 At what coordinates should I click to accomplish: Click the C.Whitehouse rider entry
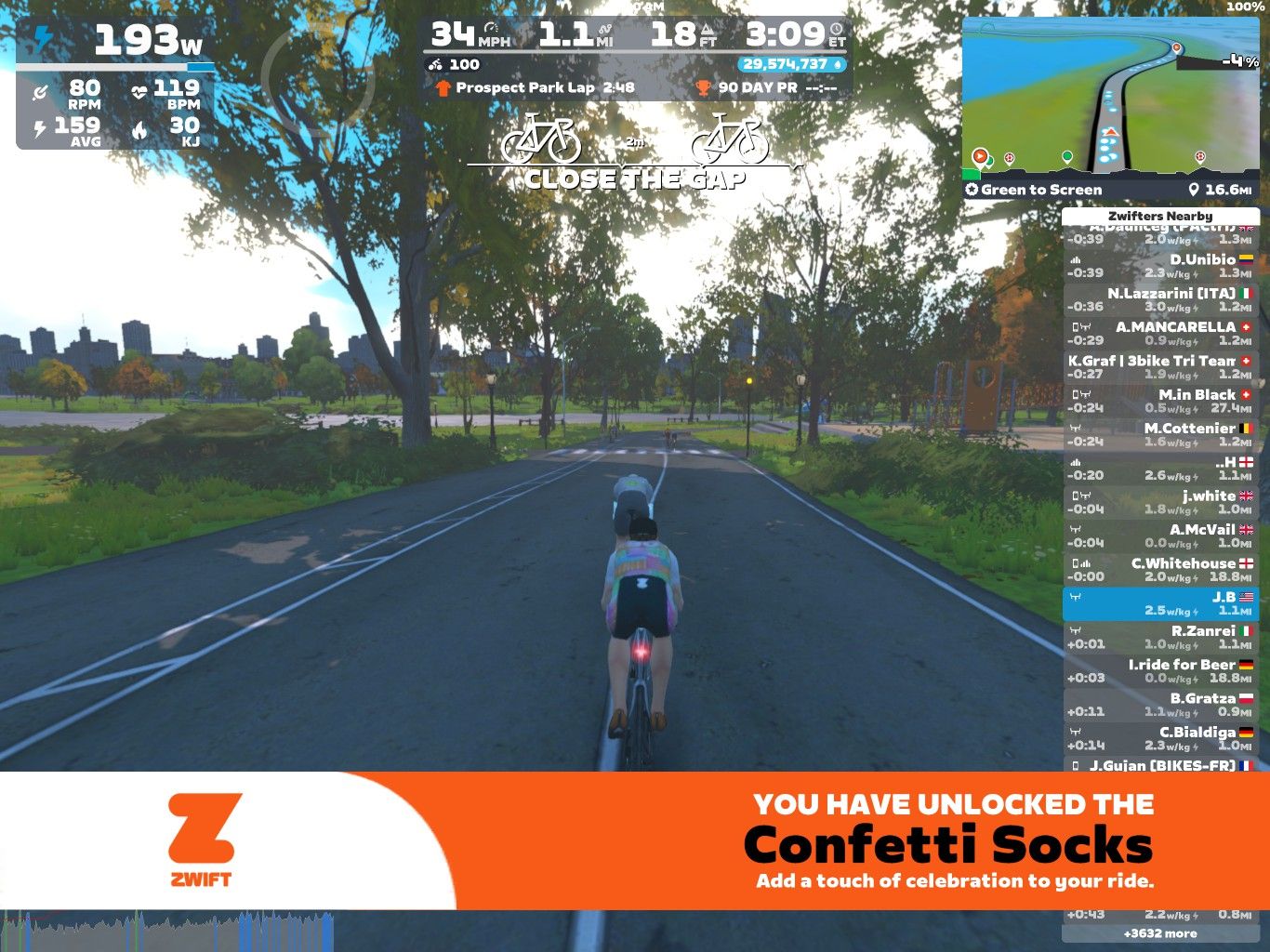pos(1160,570)
